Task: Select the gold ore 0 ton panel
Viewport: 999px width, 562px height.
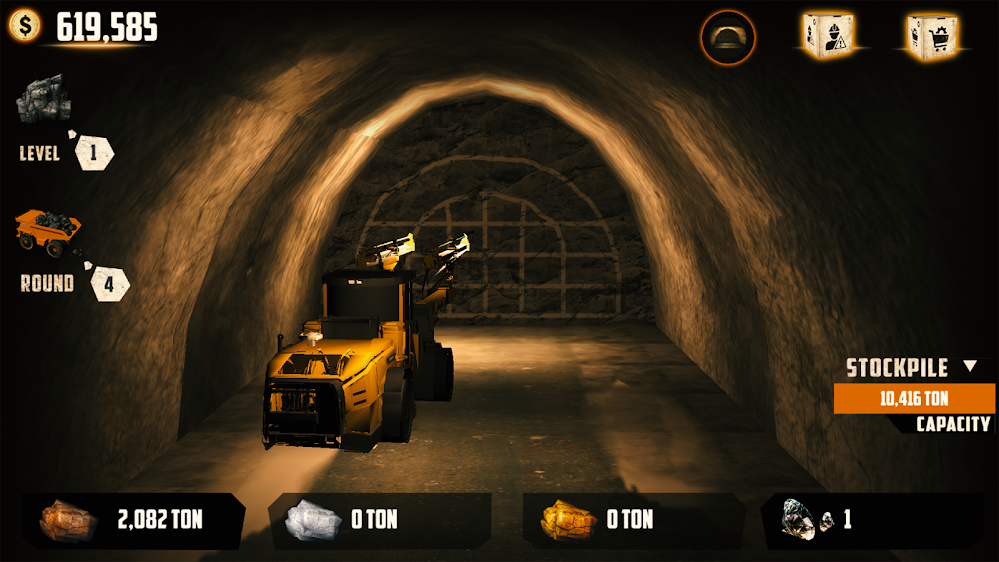Action: (x=633, y=520)
